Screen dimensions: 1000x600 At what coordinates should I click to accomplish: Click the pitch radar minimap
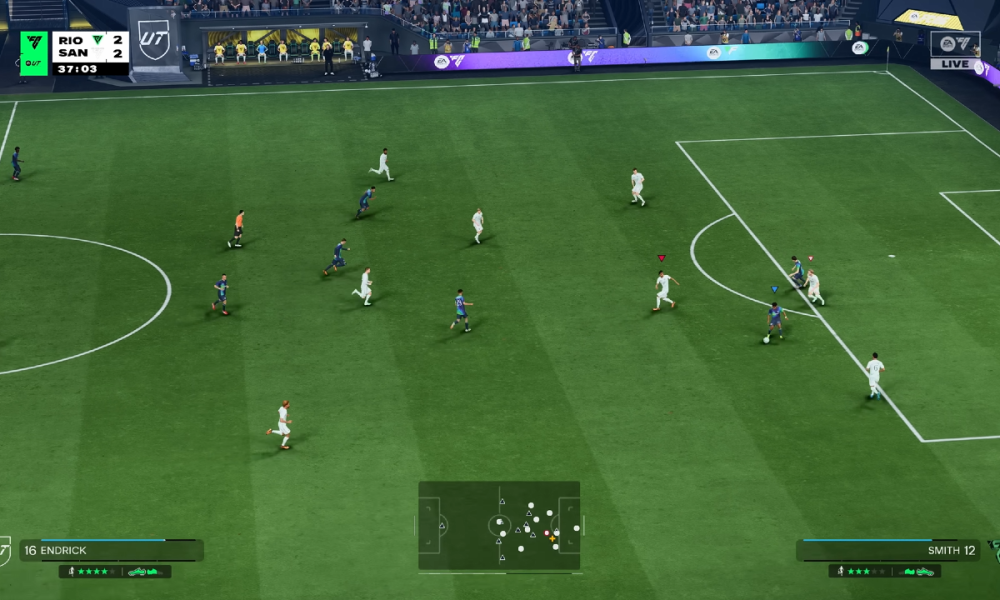[499, 526]
